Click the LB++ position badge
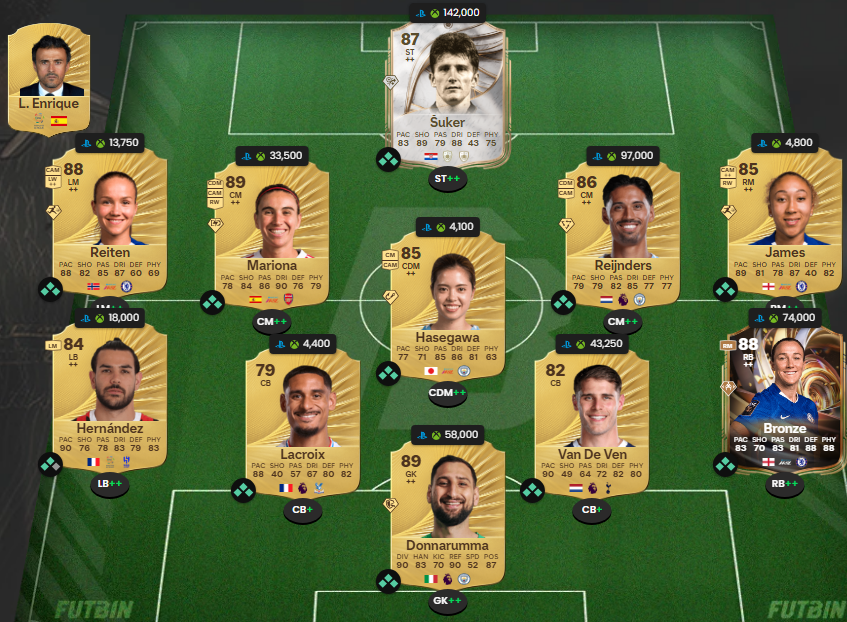This screenshot has width=847, height=622. (109, 485)
